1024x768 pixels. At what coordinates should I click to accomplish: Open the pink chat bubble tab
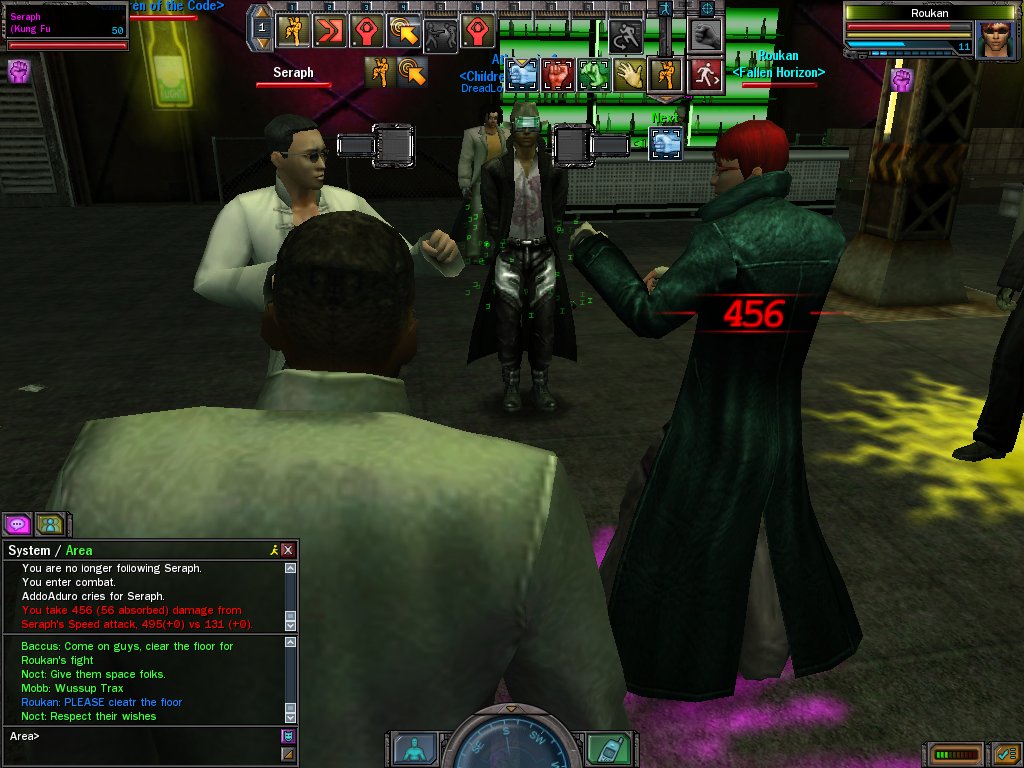click(x=17, y=524)
